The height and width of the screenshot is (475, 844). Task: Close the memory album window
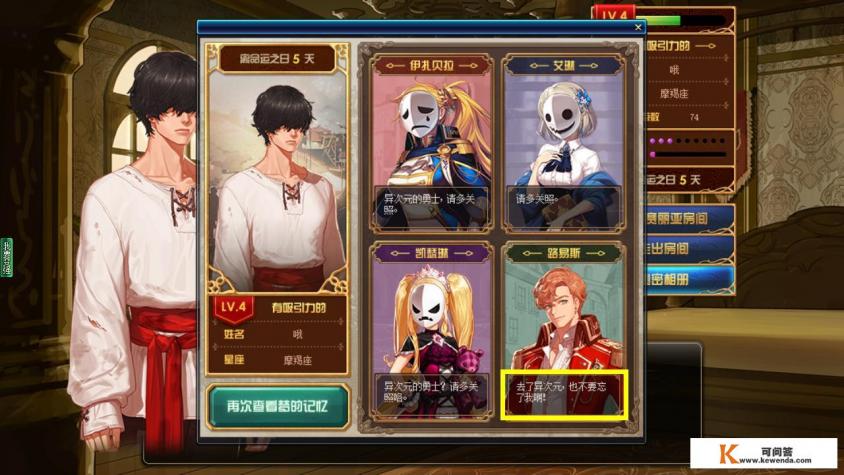tap(639, 28)
